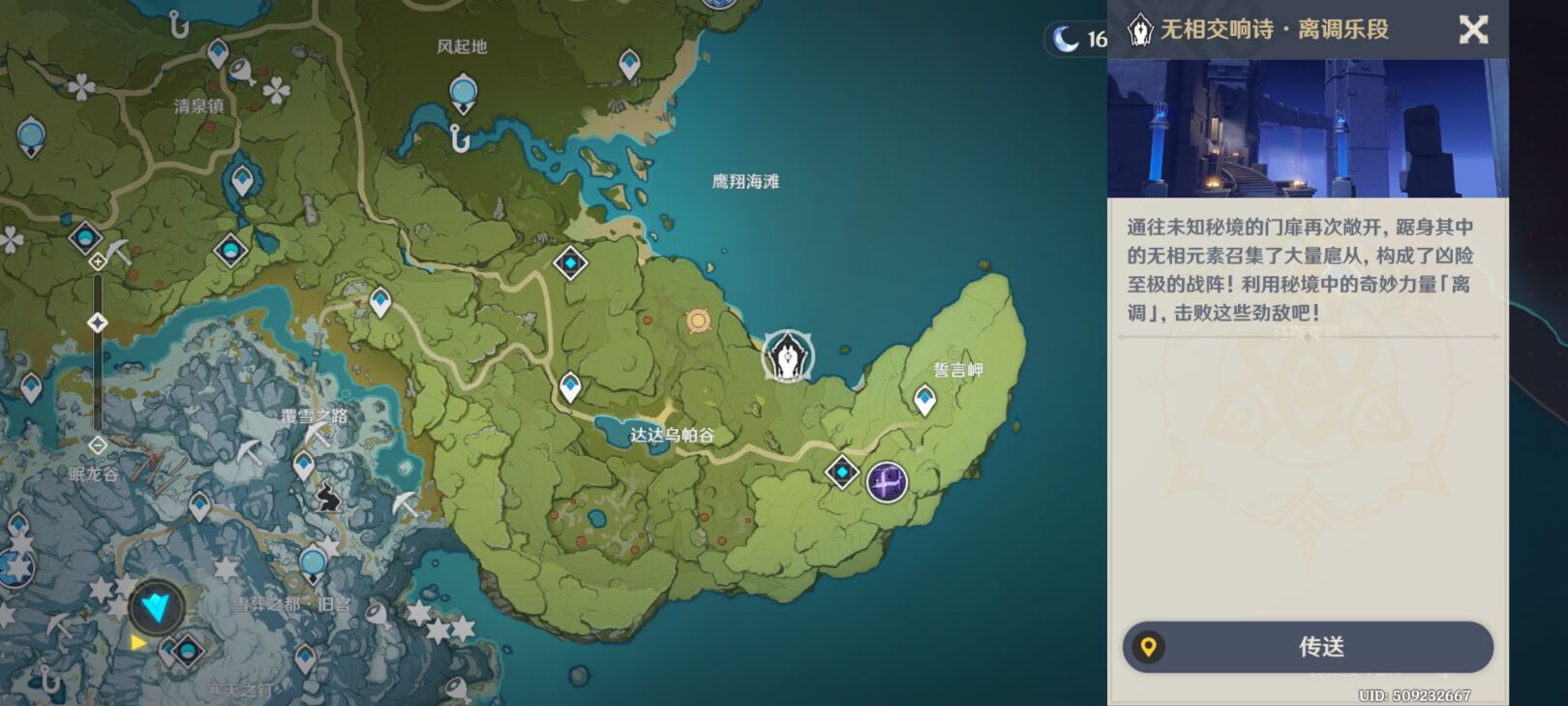Click the yellow triangle pin below the player arrow

coord(137,642)
